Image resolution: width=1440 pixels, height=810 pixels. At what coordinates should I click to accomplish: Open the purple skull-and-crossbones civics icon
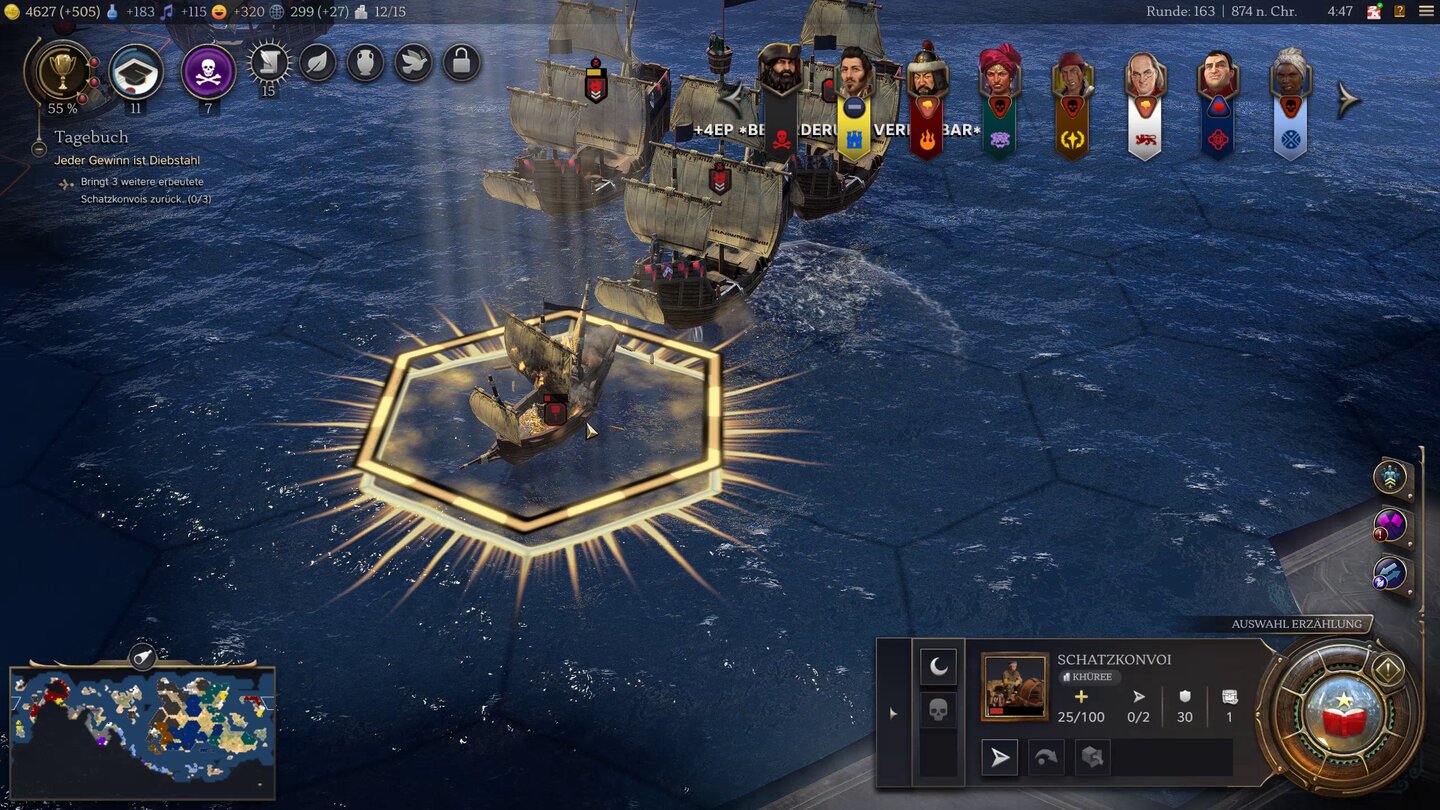tap(209, 70)
